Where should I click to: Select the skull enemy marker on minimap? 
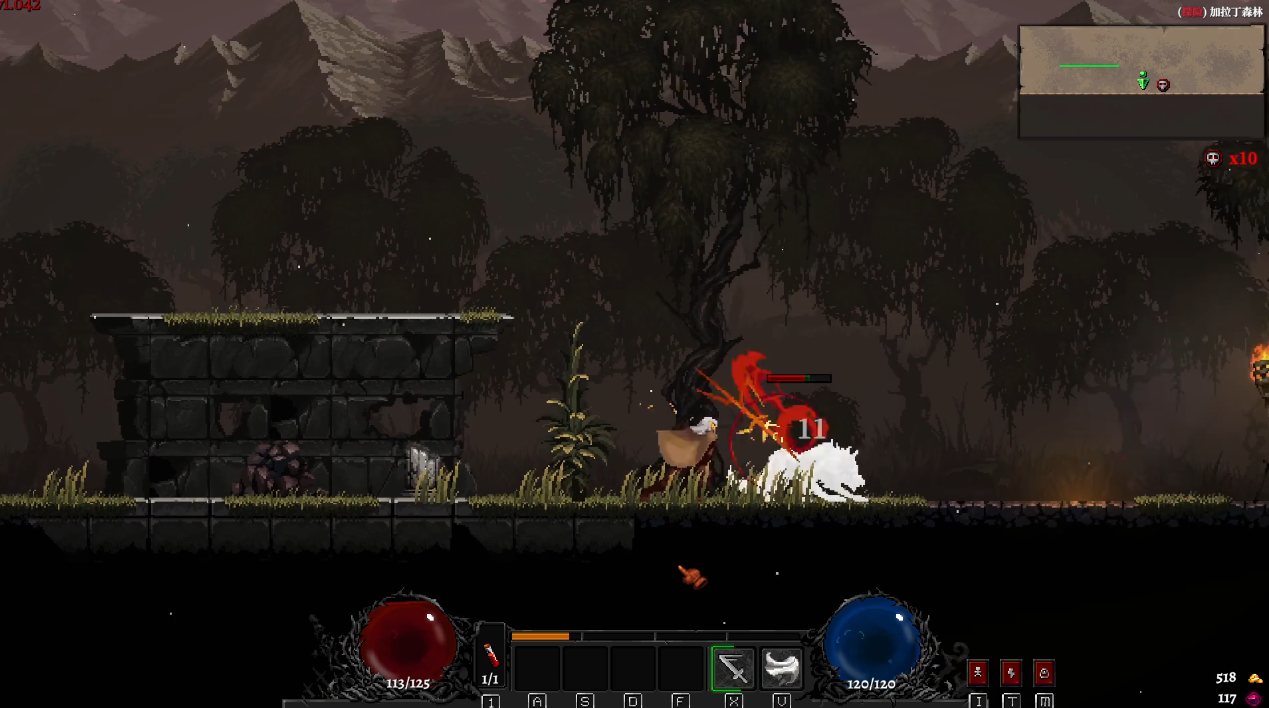(1163, 86)
